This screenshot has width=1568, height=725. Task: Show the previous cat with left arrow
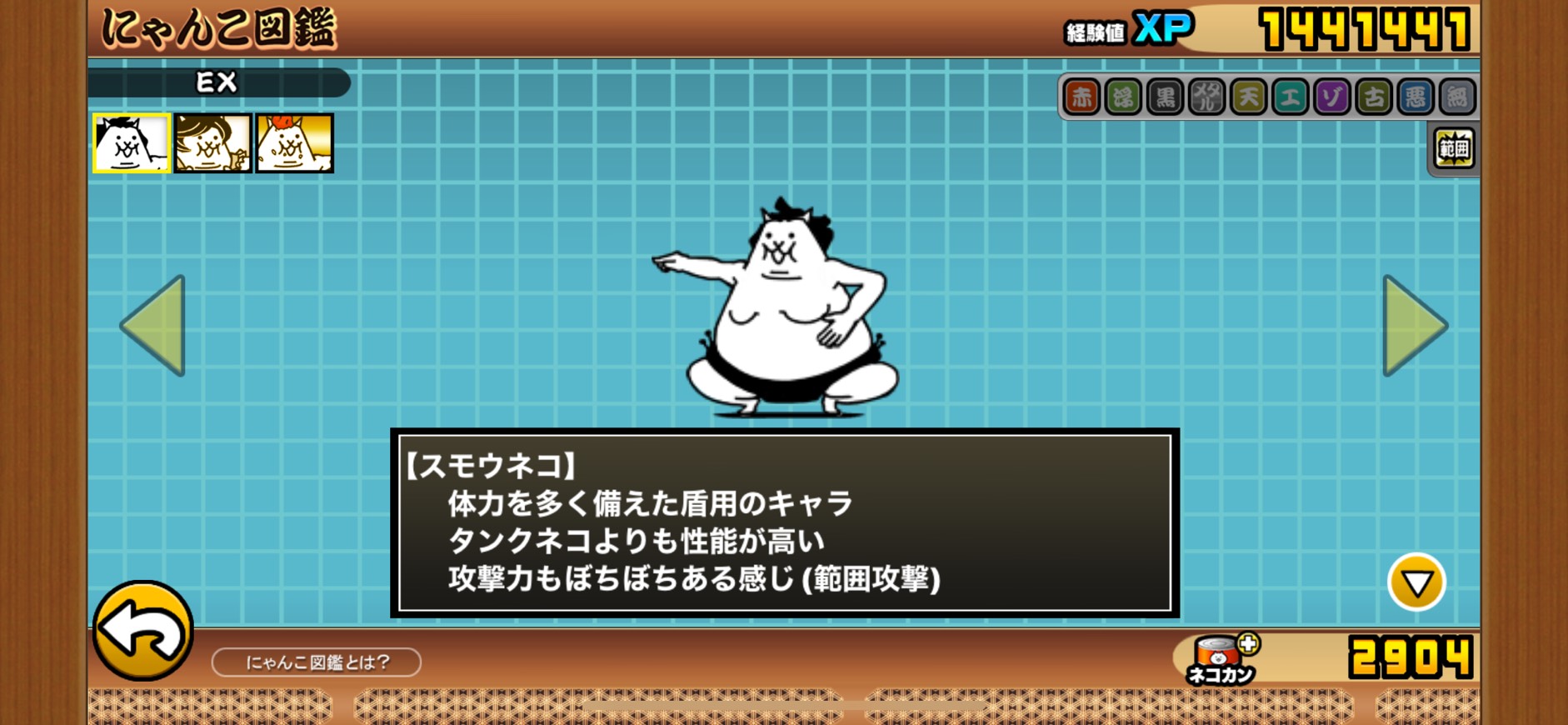[x=154, y=326]
